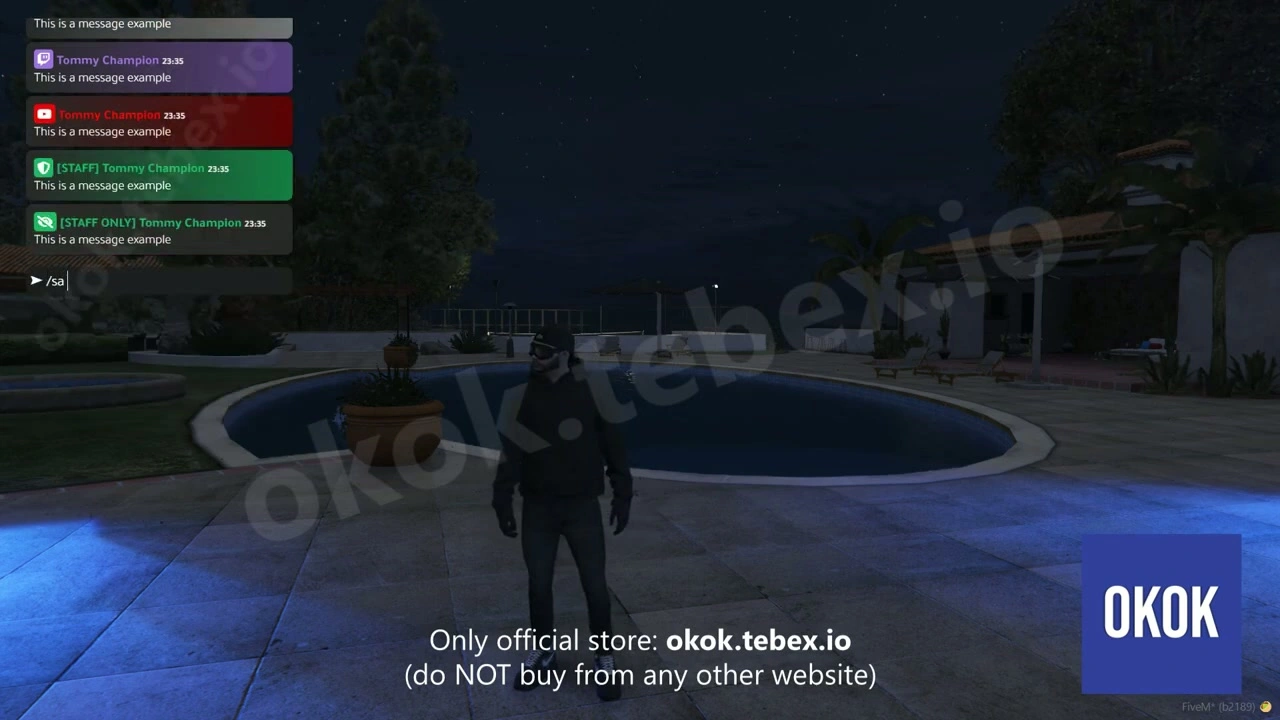Viewport: 1280px width, 720px height.
Task: Select the red Tommy Champion username label
Action: coord(109,114)
